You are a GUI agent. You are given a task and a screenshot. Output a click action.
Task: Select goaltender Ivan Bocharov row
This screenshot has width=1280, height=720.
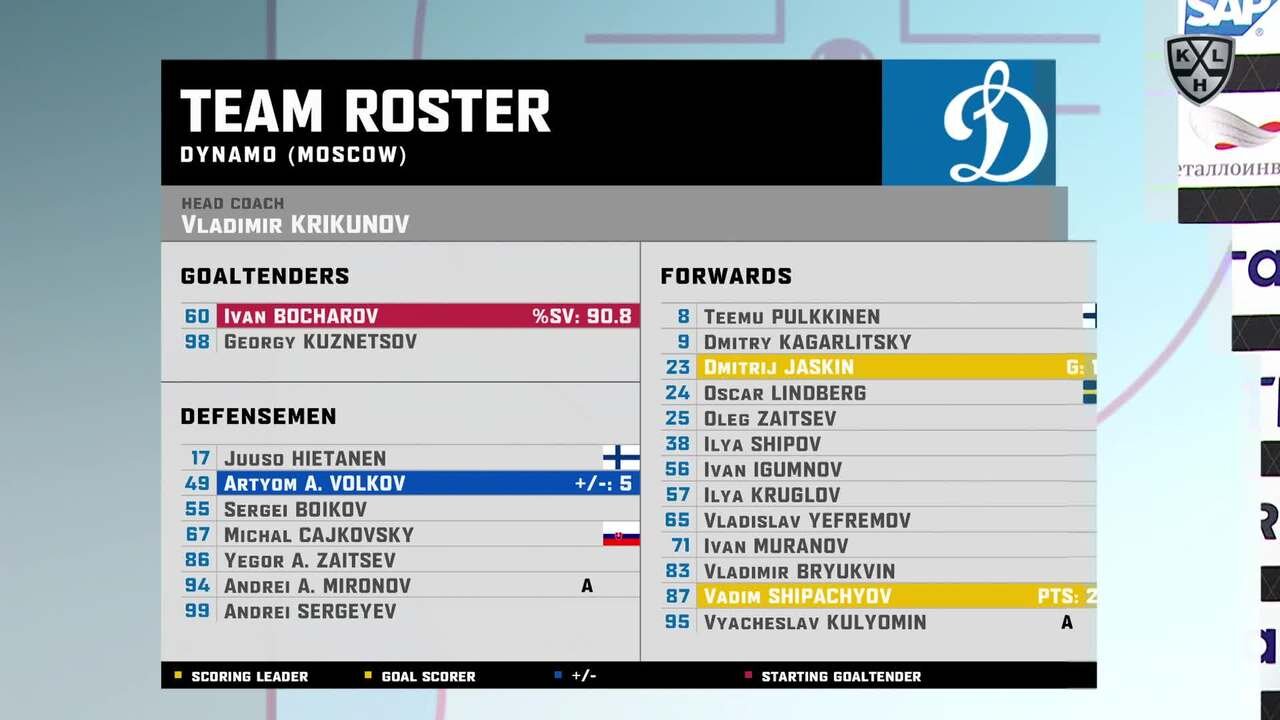pyautogui.click(x=410, y=316)
